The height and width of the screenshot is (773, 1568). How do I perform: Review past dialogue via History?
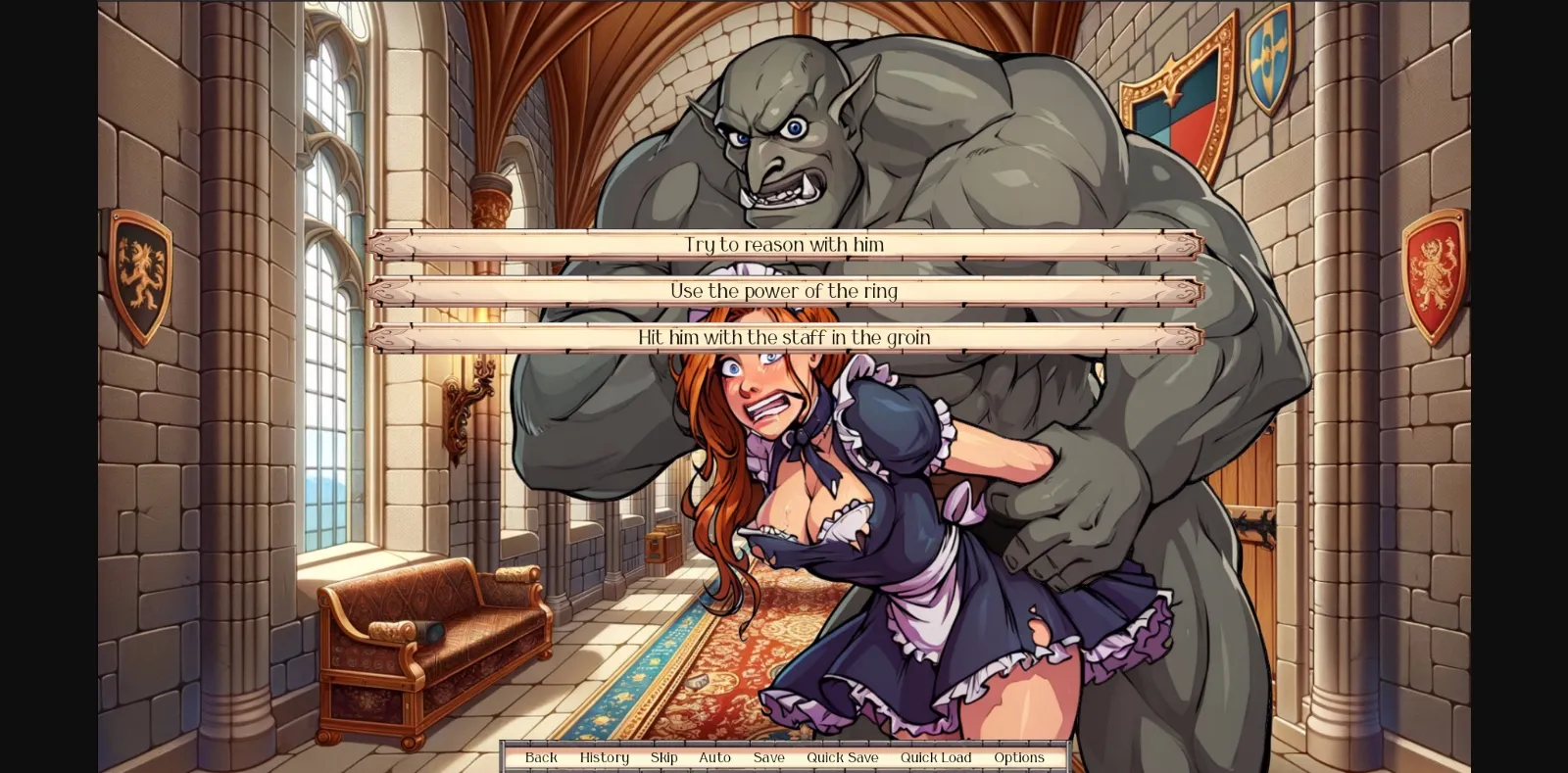604,756
